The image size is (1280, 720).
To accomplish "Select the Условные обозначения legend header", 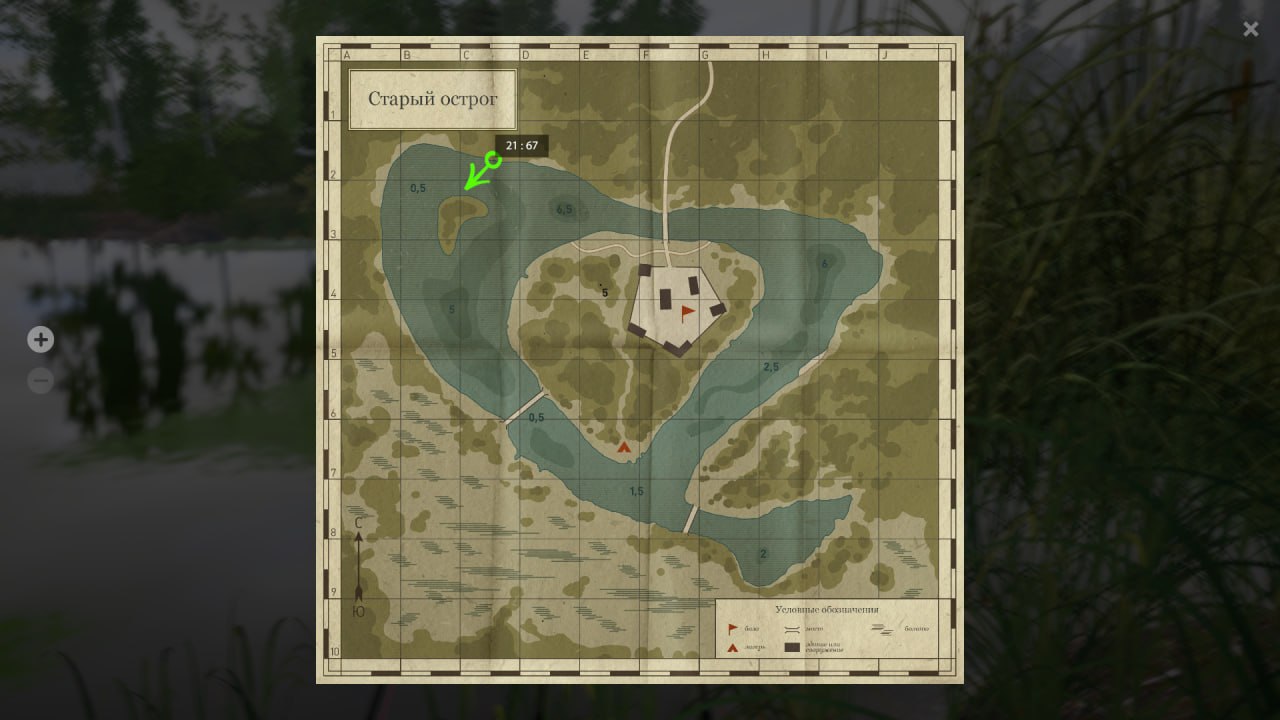I will [827, 609].
